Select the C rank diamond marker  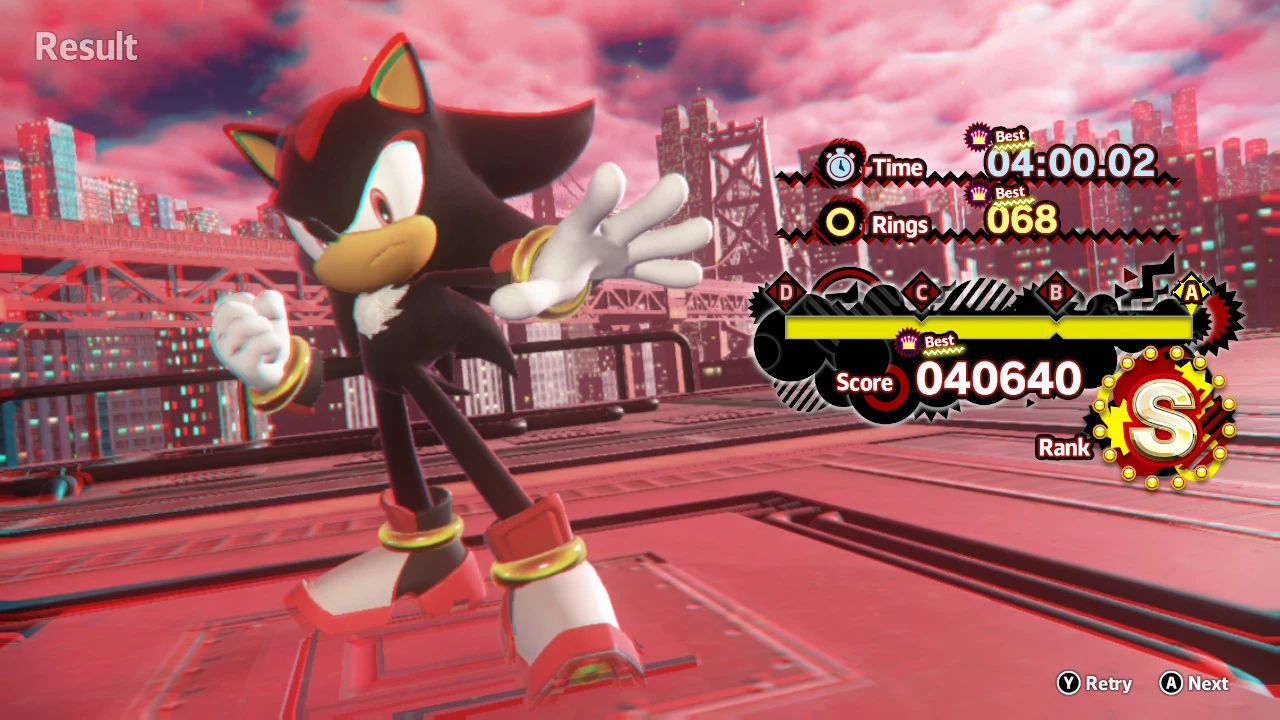tap(922, 292)
